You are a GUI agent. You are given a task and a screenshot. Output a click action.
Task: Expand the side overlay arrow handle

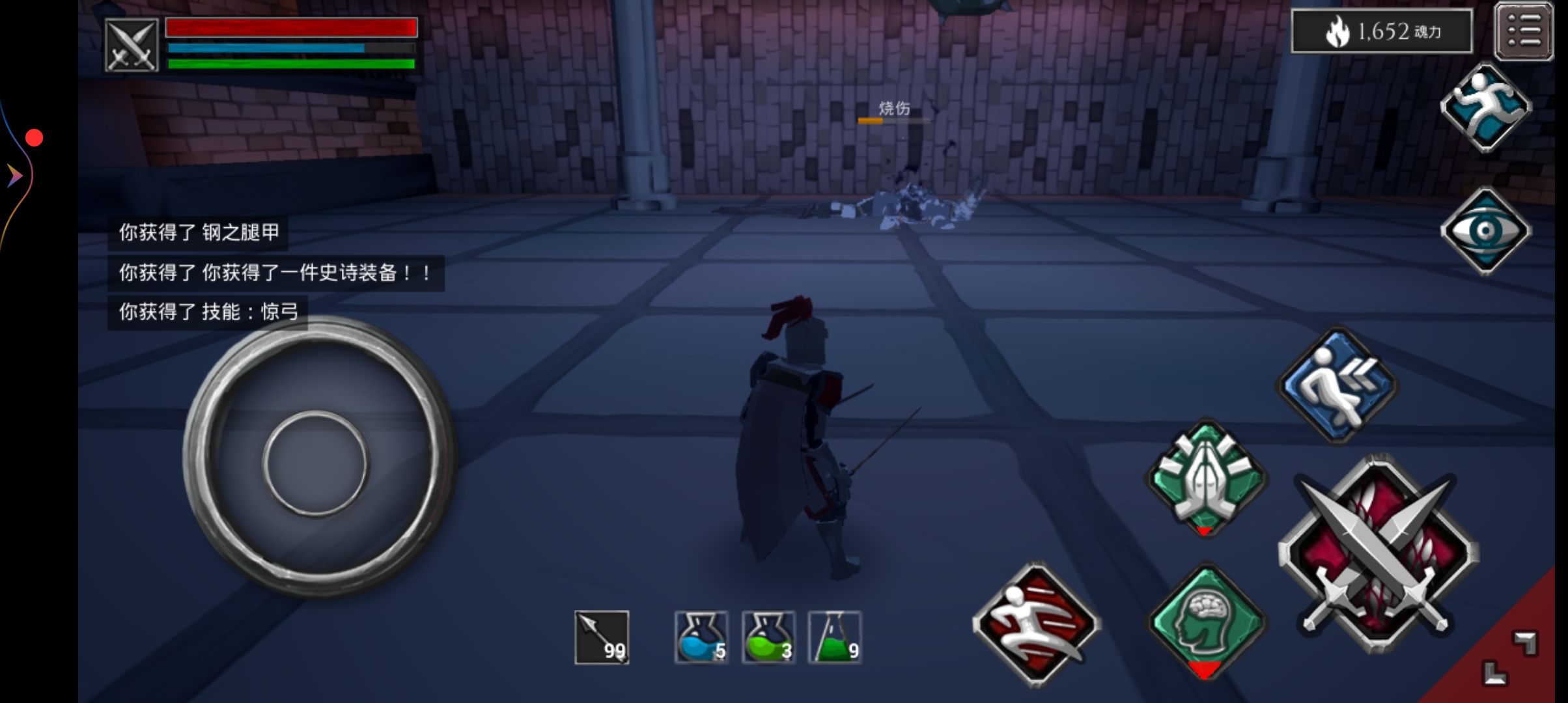pyautogui.click(x=14, y=176)
